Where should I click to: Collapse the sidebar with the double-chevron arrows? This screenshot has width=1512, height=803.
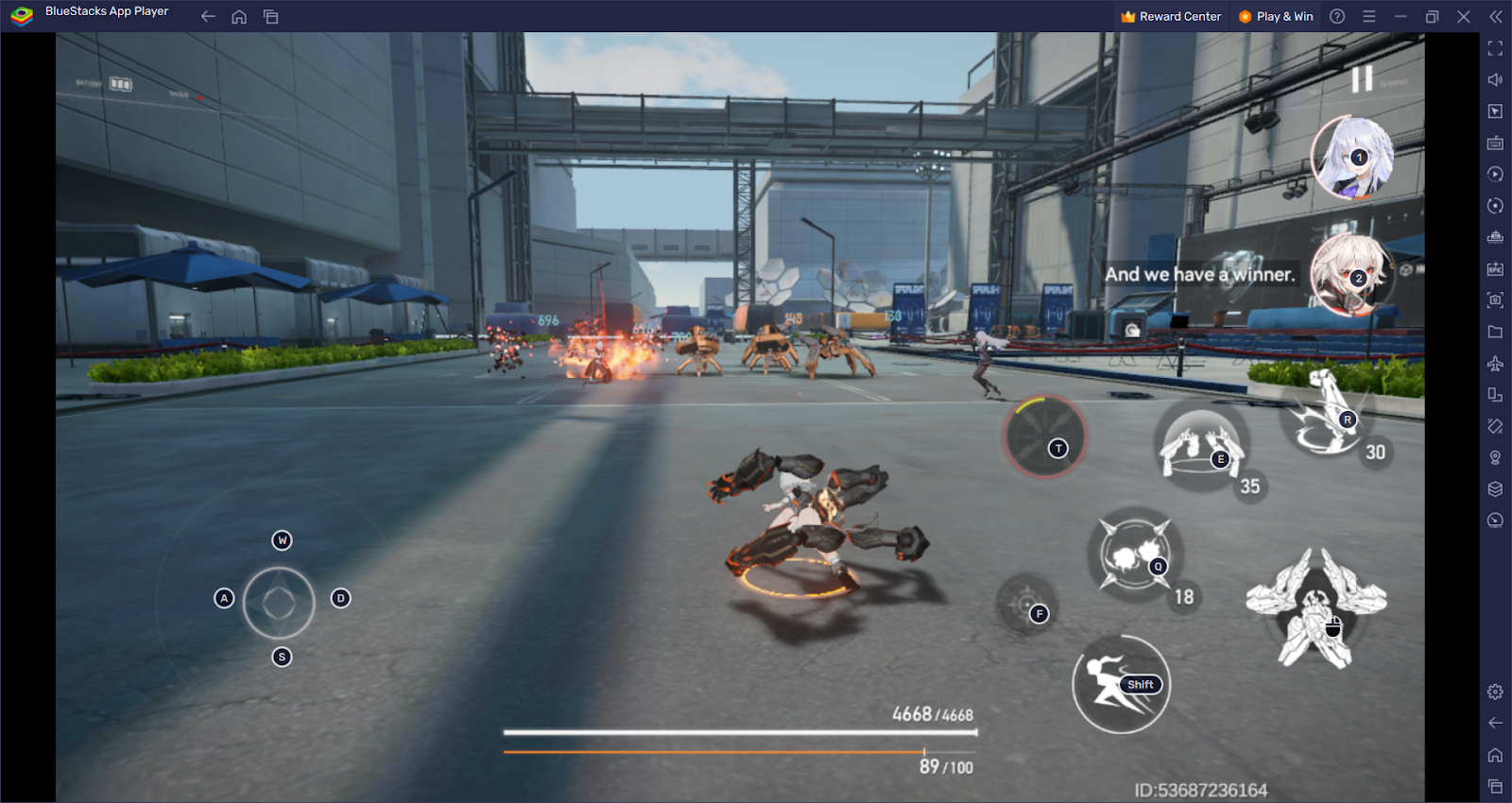[1495, 16]
